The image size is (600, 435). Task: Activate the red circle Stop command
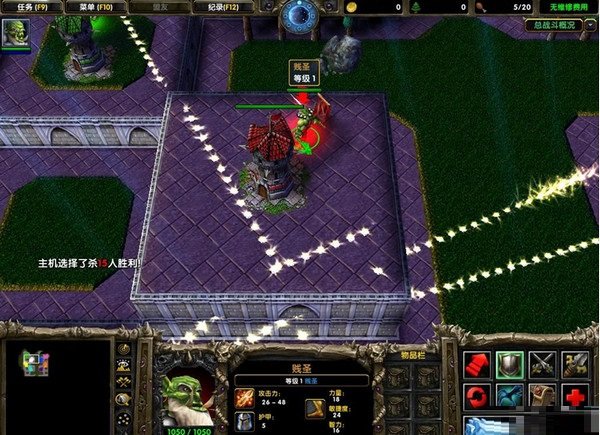point(478,397)
